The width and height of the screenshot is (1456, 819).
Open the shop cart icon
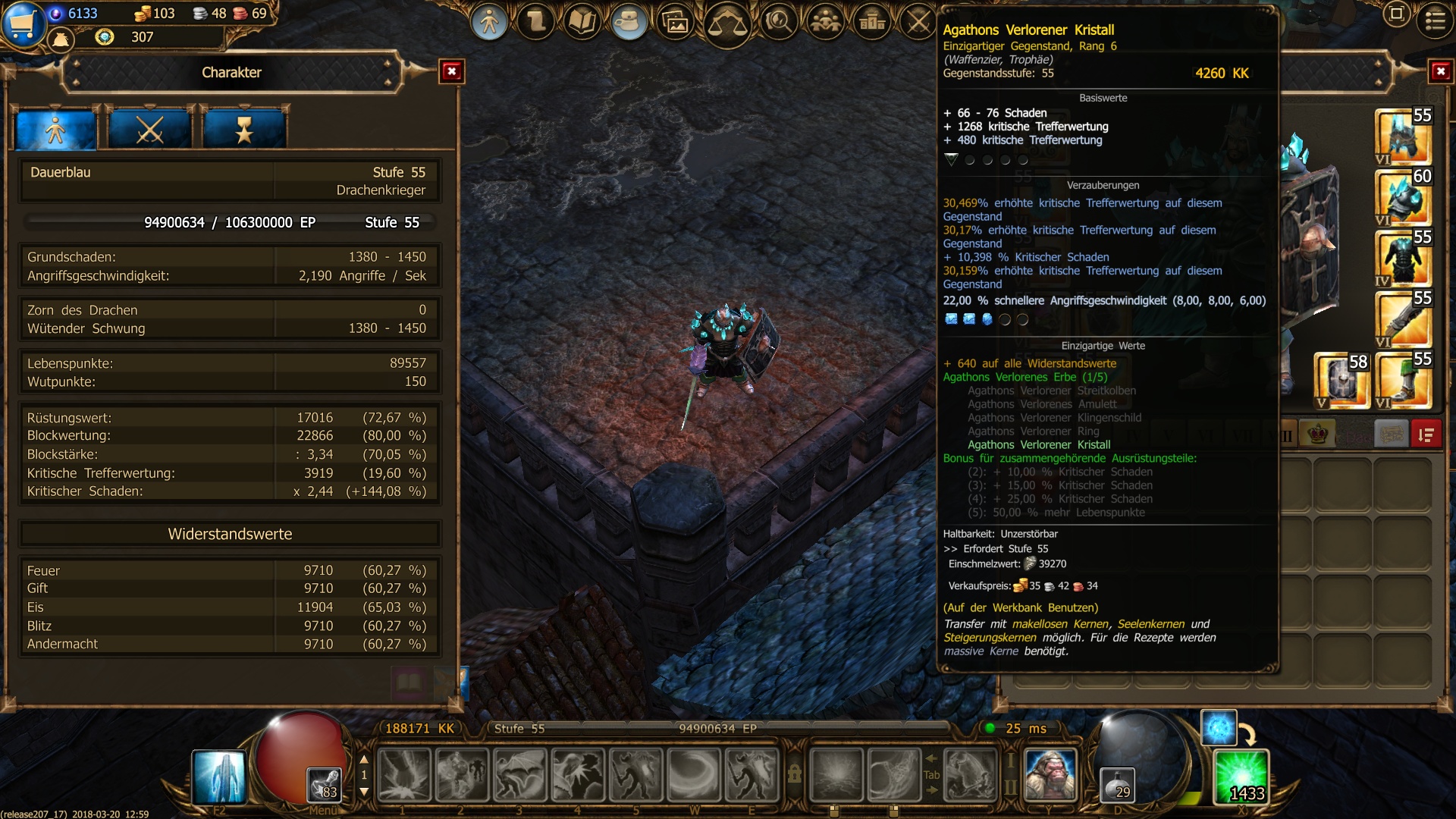22,24
